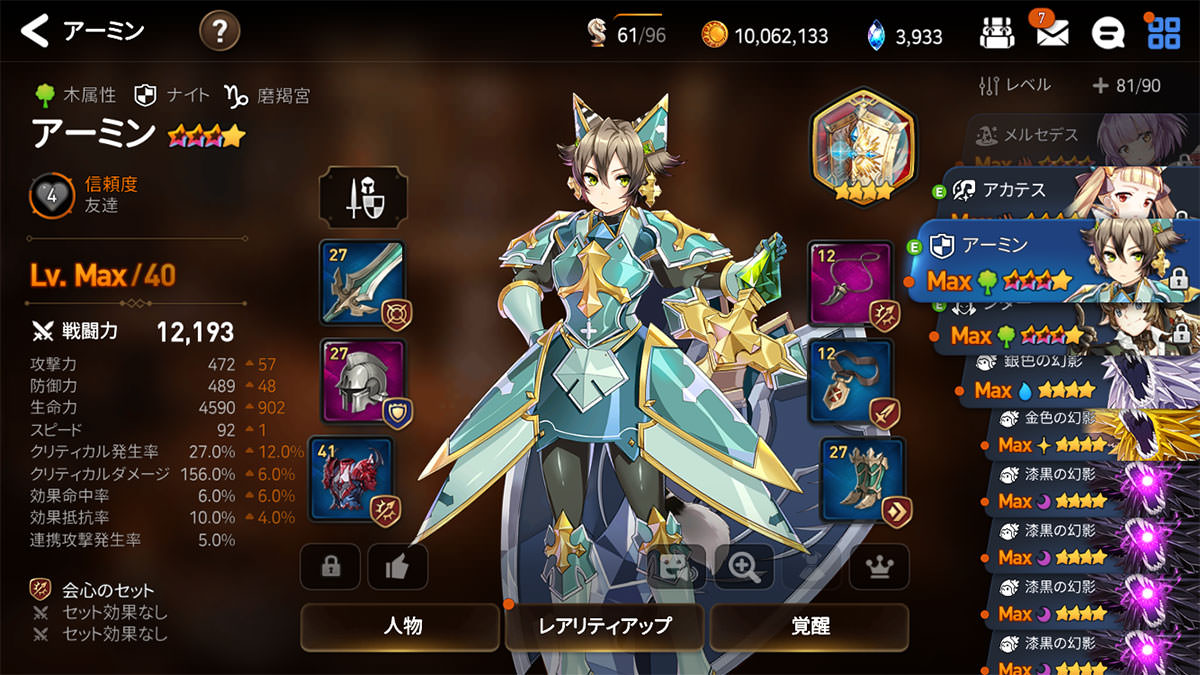This screenshot has height=675, width=1200.
Task: Open the level sort dropdown
Action: pos(1015,86)
